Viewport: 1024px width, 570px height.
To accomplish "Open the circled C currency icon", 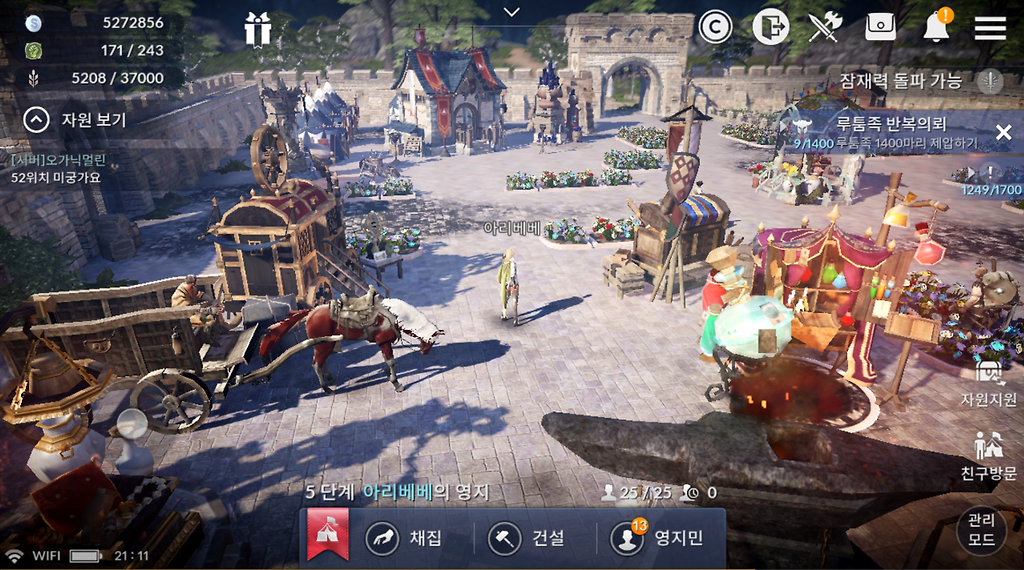I will pyautogui.click(x=715, y=27).
